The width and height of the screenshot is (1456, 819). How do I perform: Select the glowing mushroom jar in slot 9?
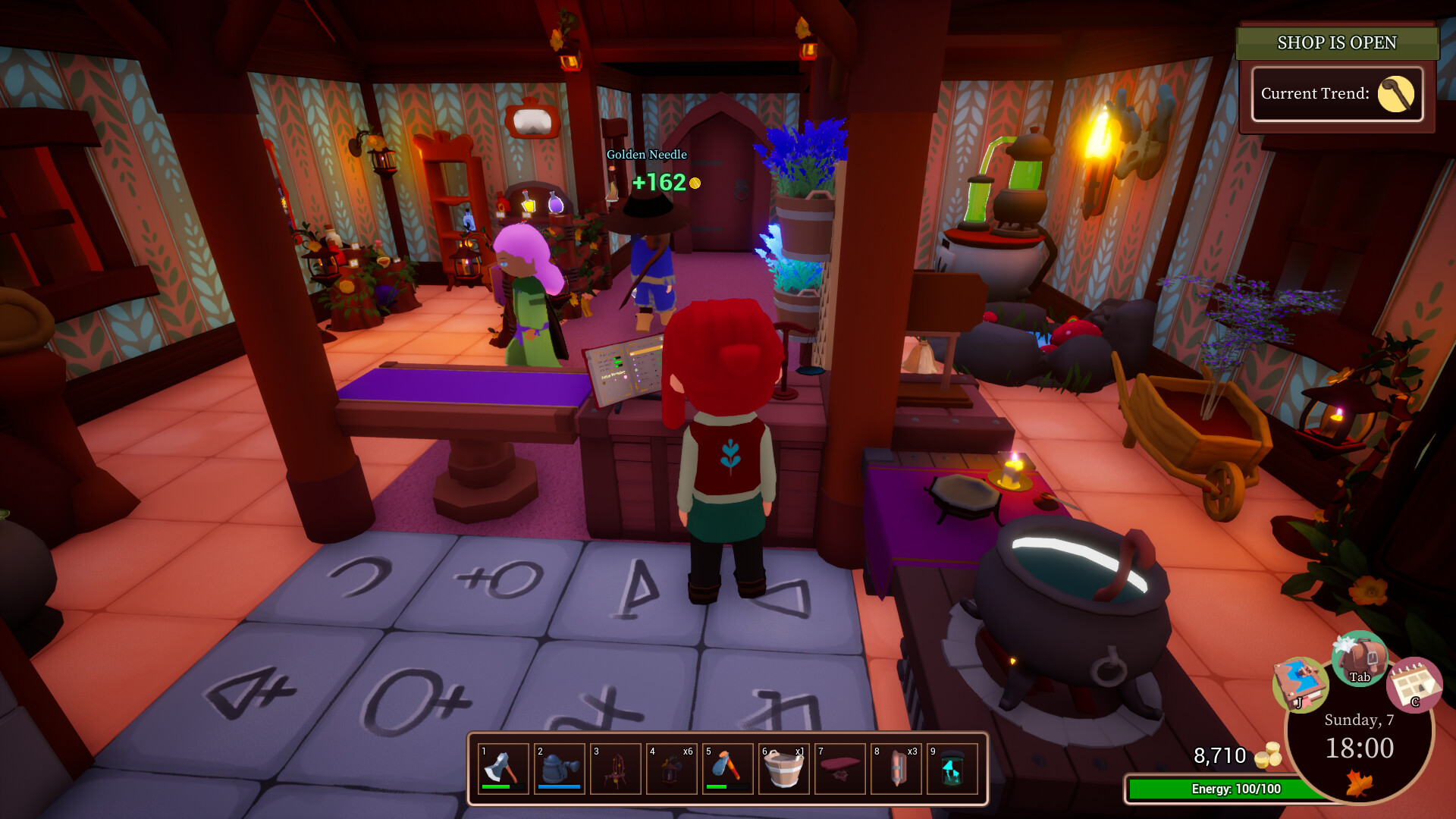[952, 768]
